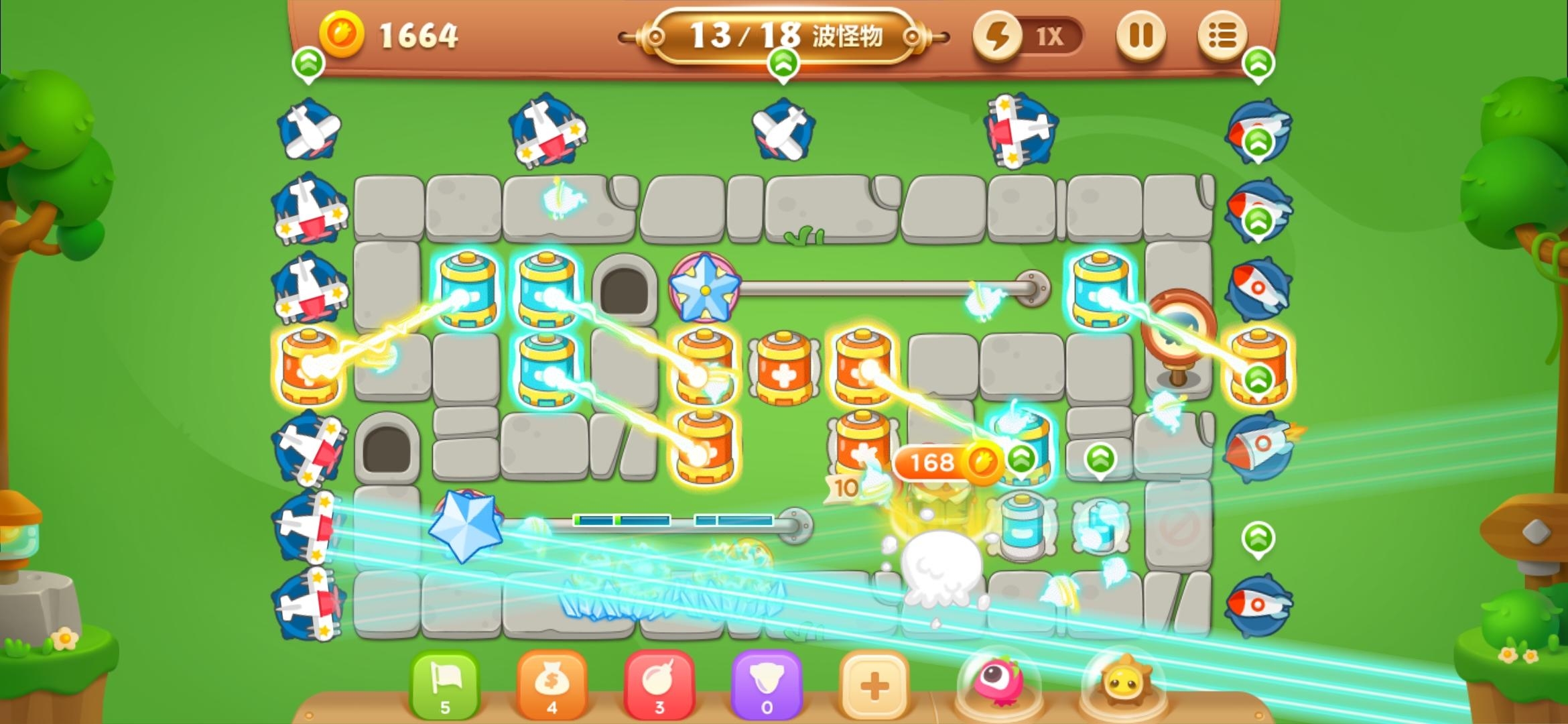Open the list menu button
1568x724 pixels.
[1222, 35]
